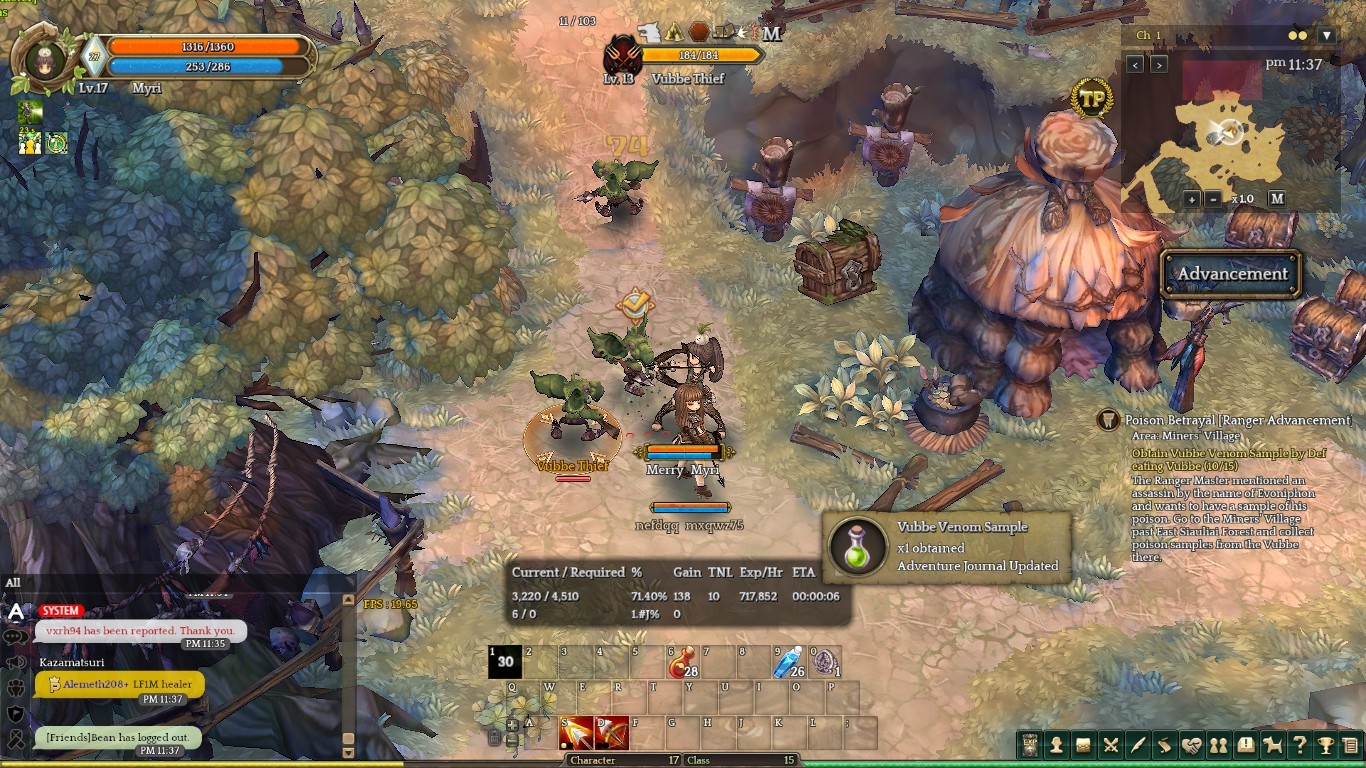Open the handshake heart friends icon

1191,745
